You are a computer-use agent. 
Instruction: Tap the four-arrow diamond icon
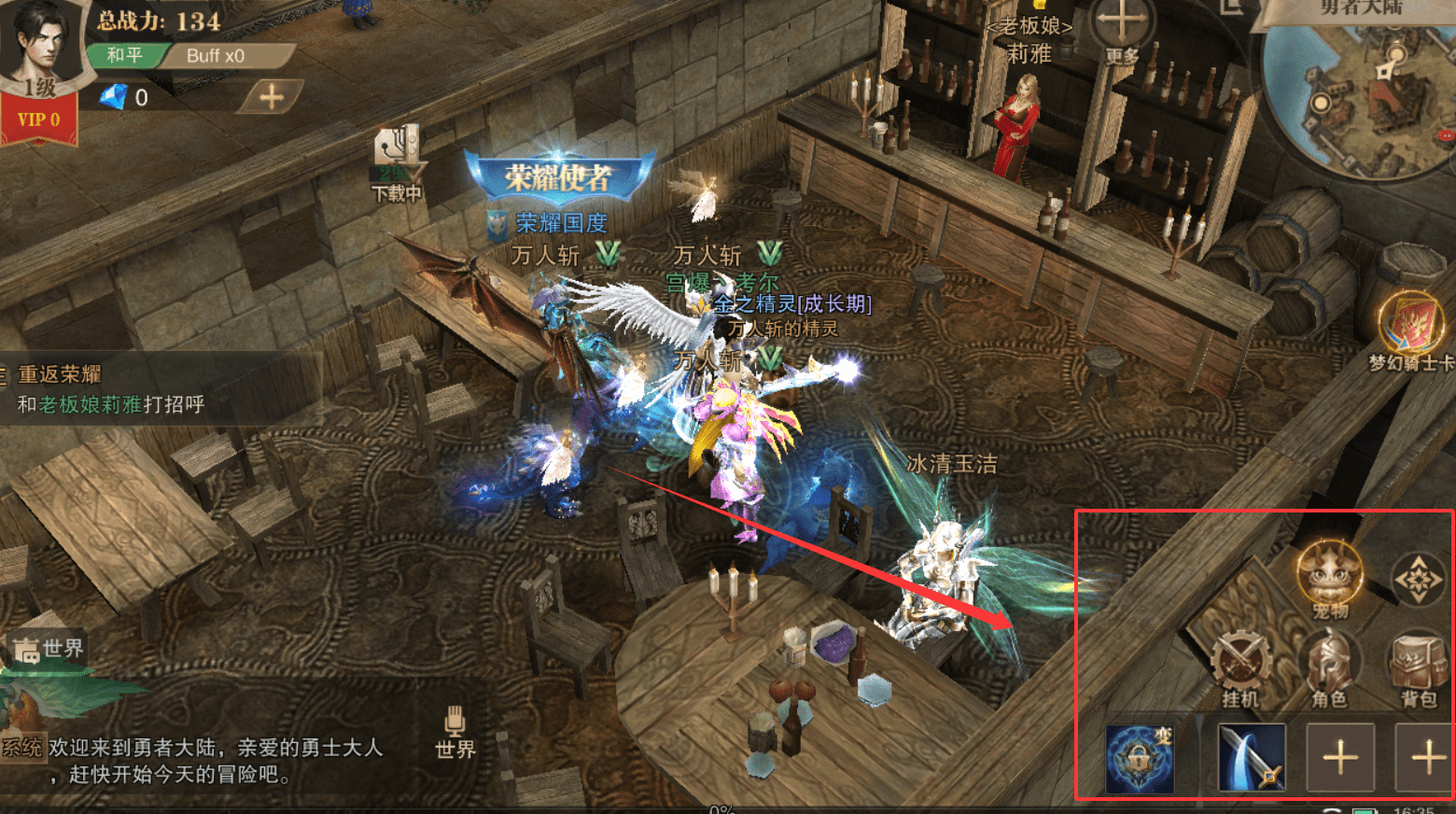pos(1418,580)
